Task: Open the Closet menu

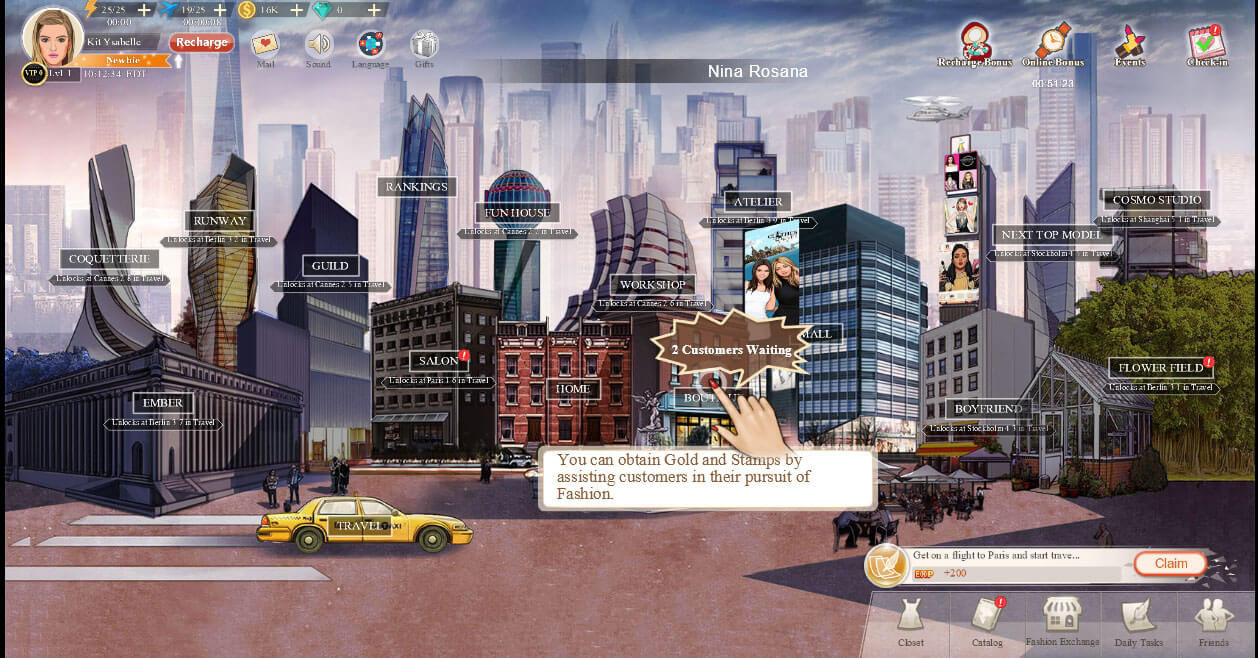Action: click(910, 622)
